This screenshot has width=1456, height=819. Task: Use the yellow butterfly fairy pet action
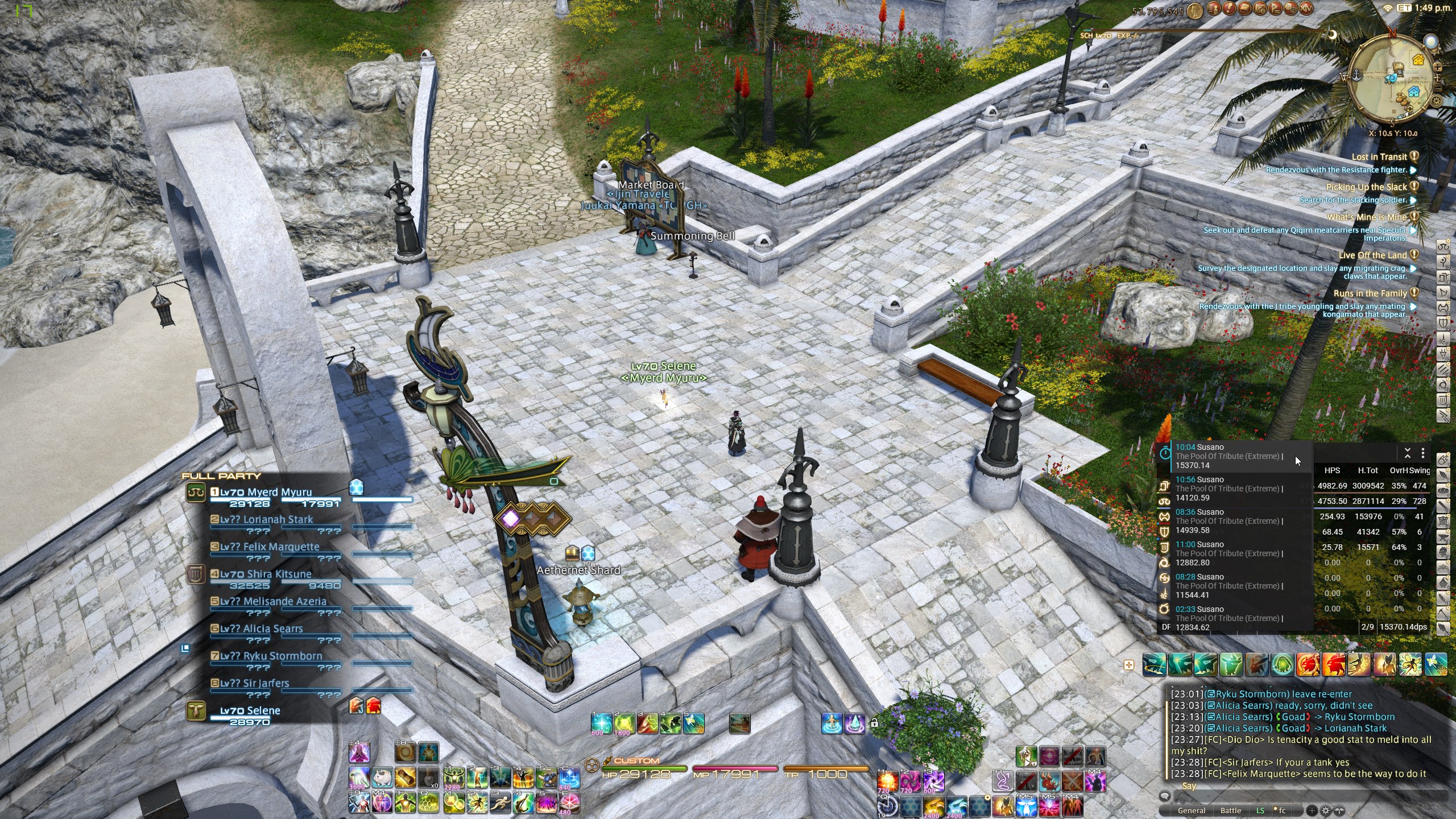(x=1410, y=664)
